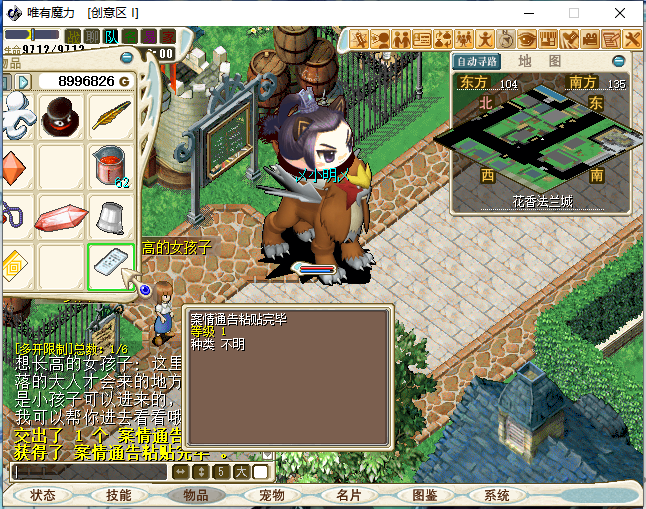Image resolution: width=646 pixels, height=509 pixels.
Task: Open the 系统 system tab
Action: 497,495
